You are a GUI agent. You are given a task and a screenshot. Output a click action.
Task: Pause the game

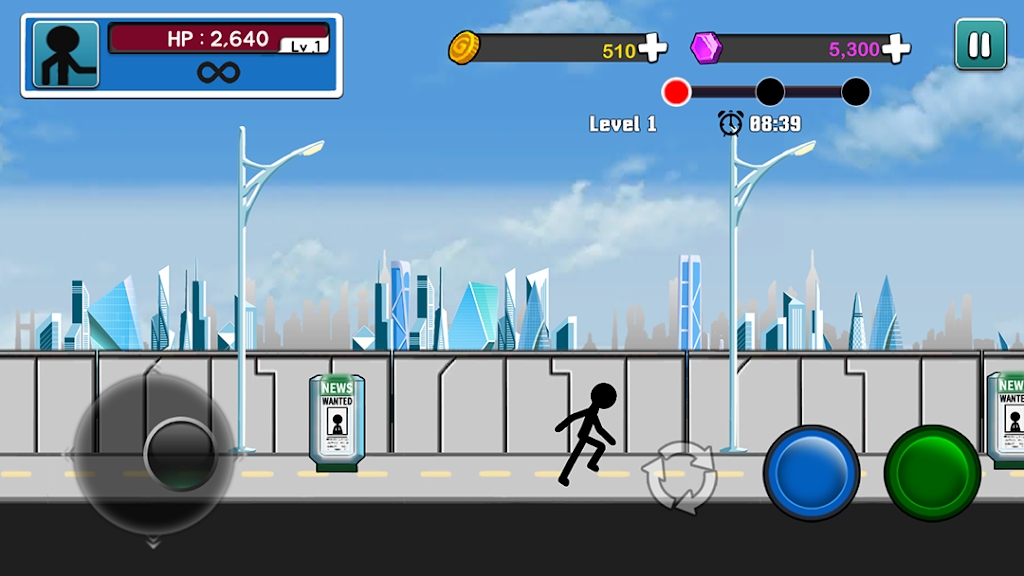(x=980, y=45)
